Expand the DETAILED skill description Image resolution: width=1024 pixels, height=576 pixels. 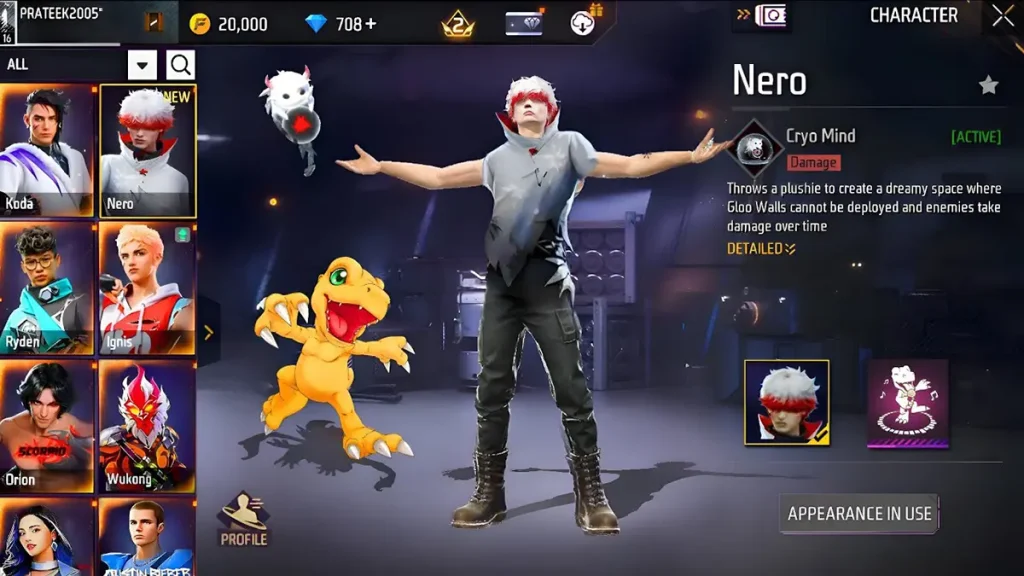pos(761,248)
